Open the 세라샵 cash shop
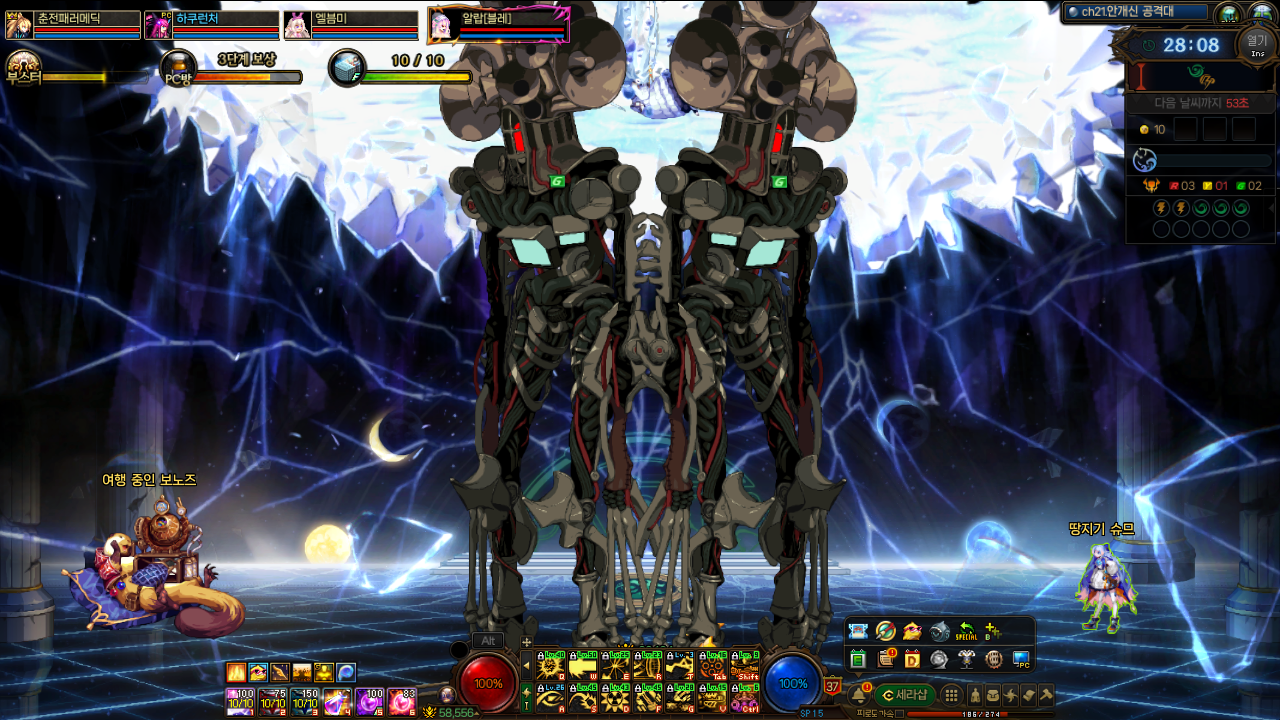Image resolution: width=1280 pixels, height=720 pixels. point(904,694)
